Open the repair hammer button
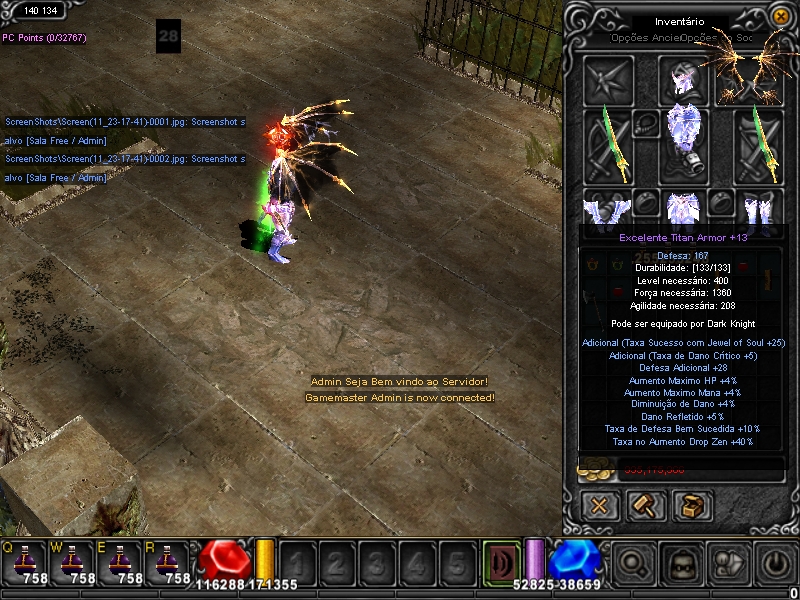The width and height of the screenshot is (800, 600). pos(645,505)
